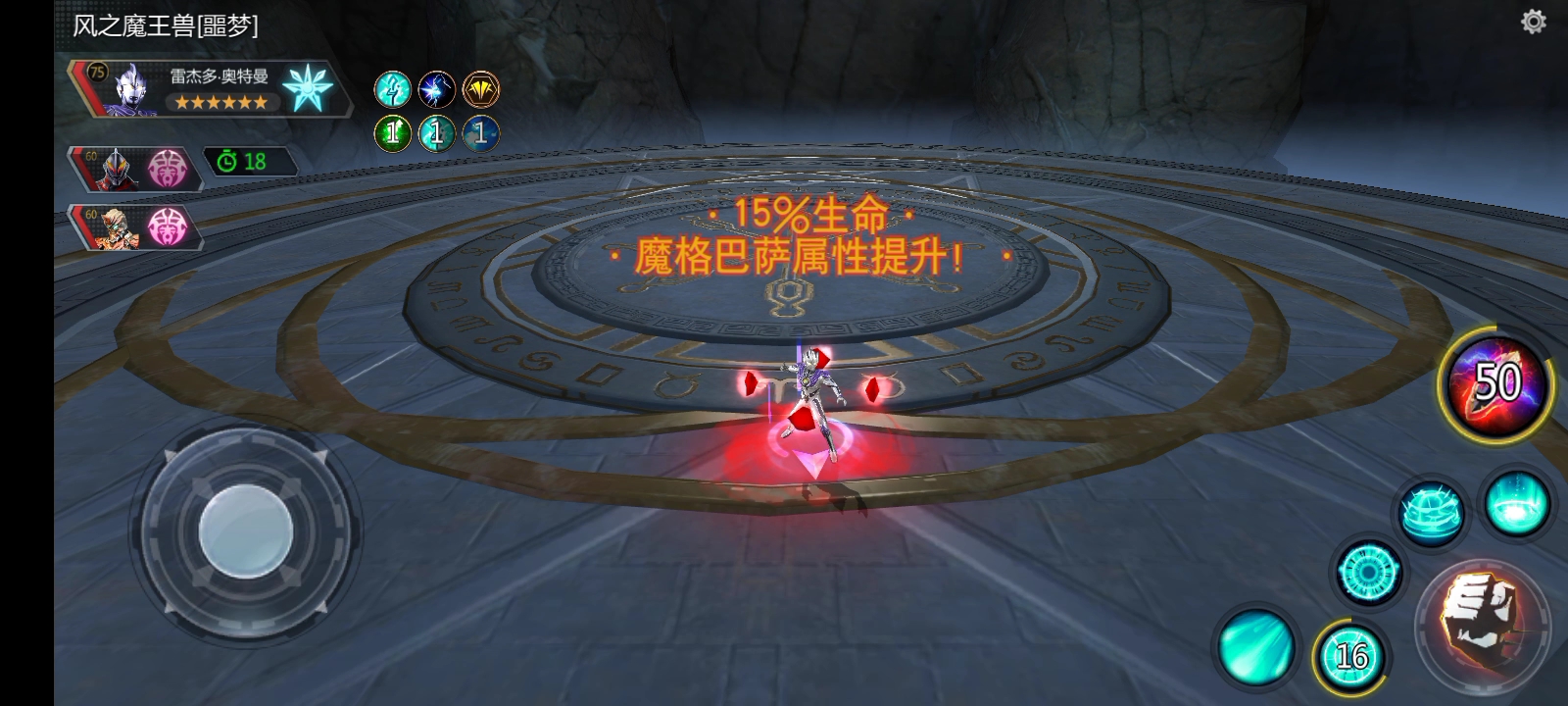View the golden hexagon buff icon
Image resolution: width=1568 pixels, height=706 pixels.
[479, 89]
